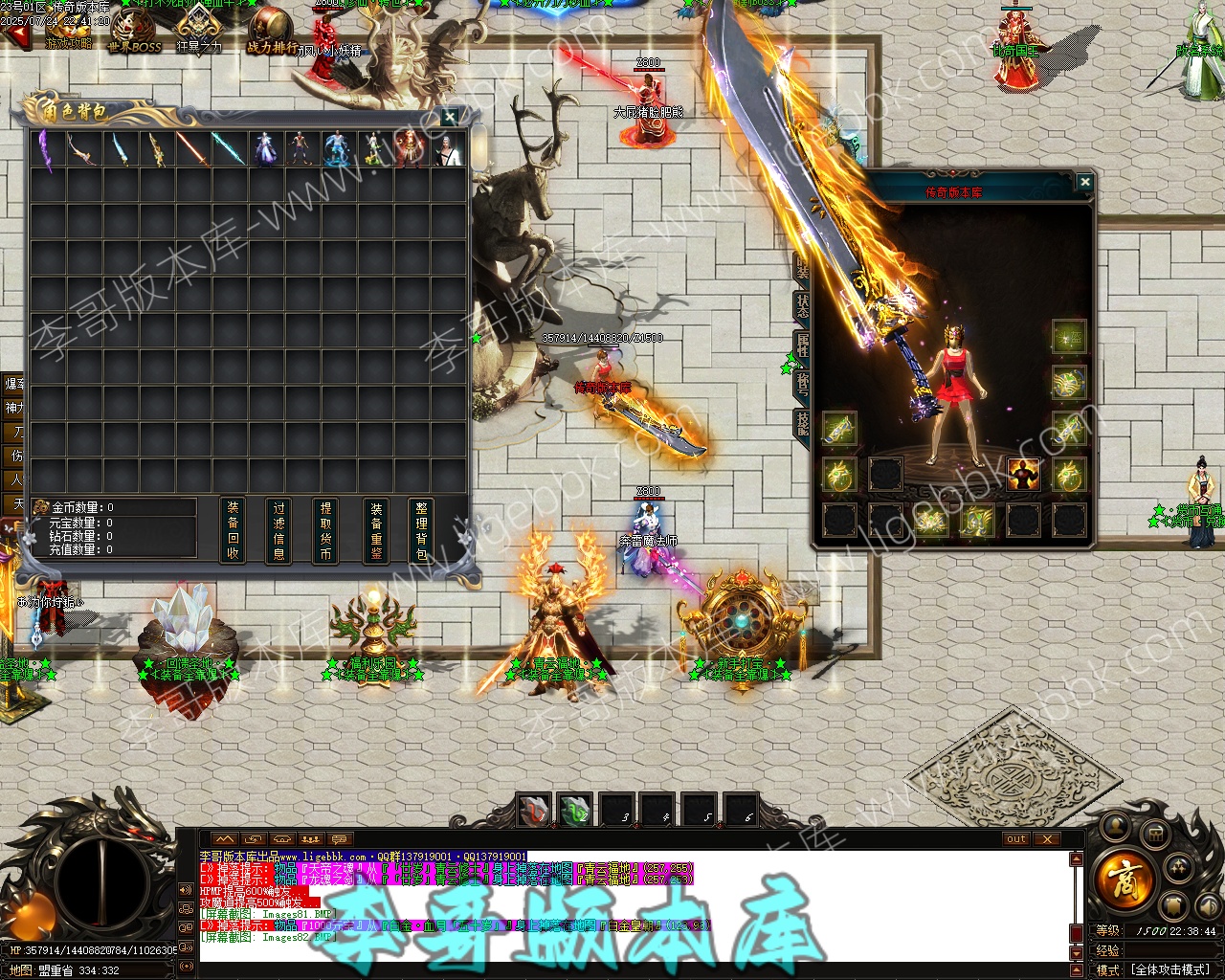The width and height of the screenshot is (1225, 980).
Task: Close the 角色背包 inventory window
Action: tap(450, 117)
